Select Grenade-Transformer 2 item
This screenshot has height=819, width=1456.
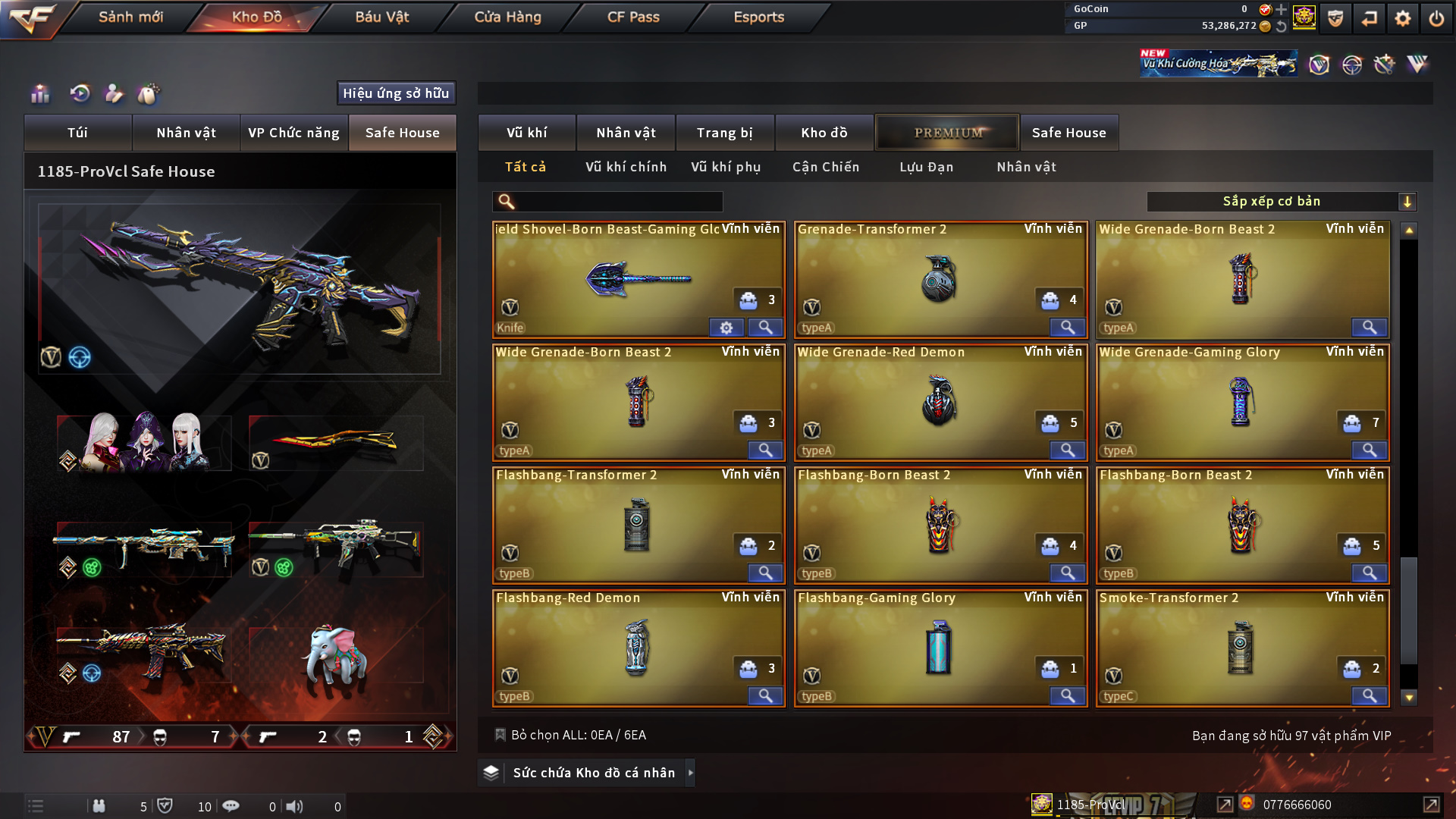pos(940,279)
